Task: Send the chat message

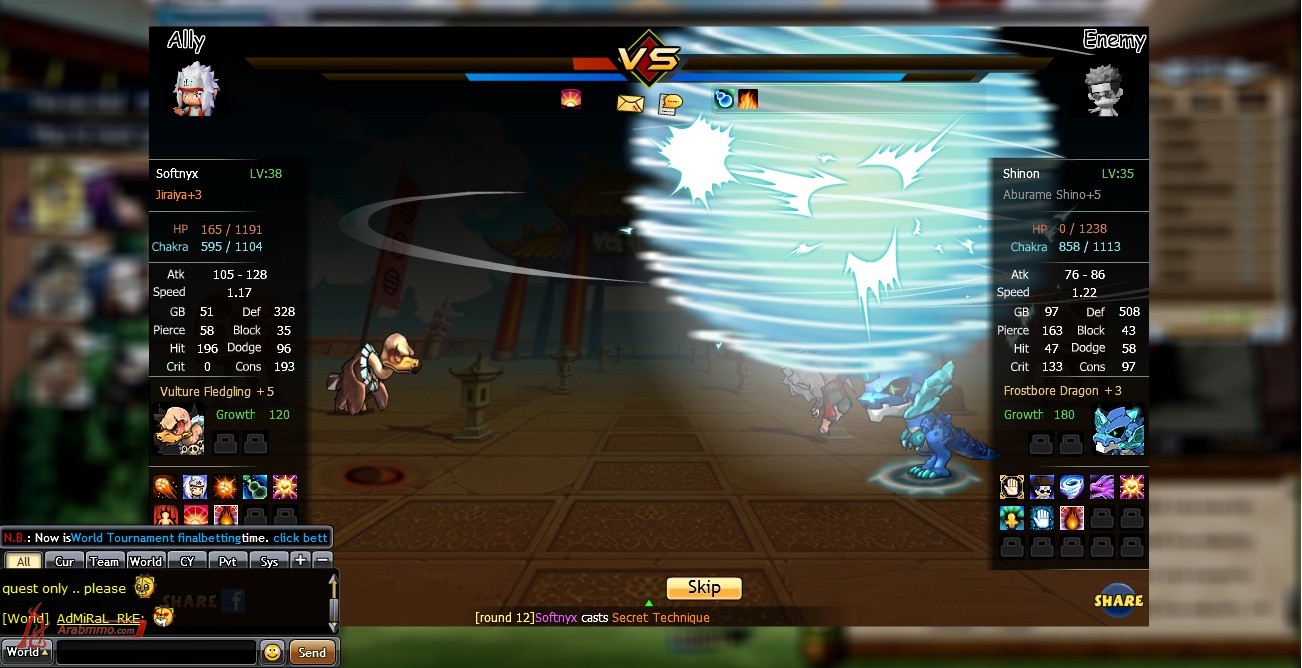Action: coord(312,653)
